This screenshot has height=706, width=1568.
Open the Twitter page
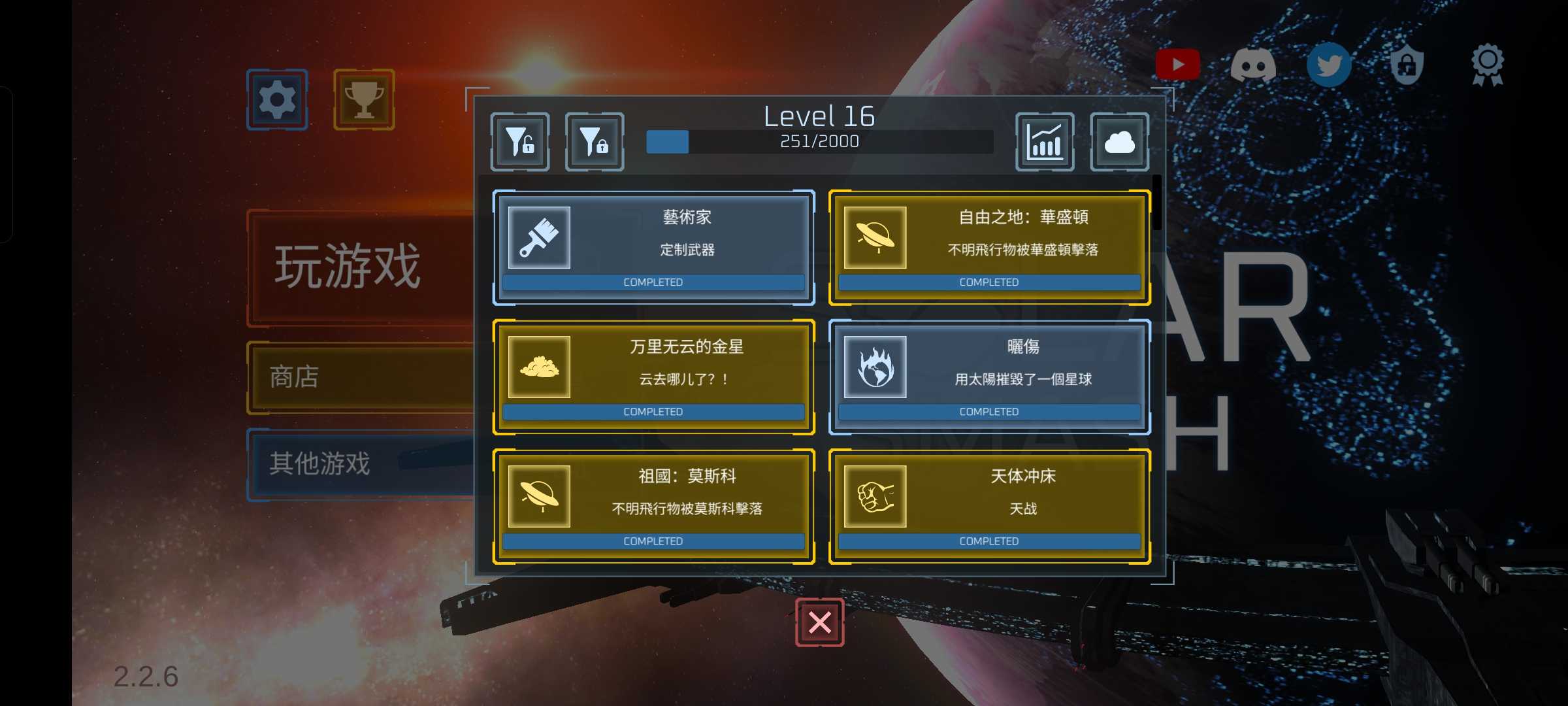(x=1329, y=64)
